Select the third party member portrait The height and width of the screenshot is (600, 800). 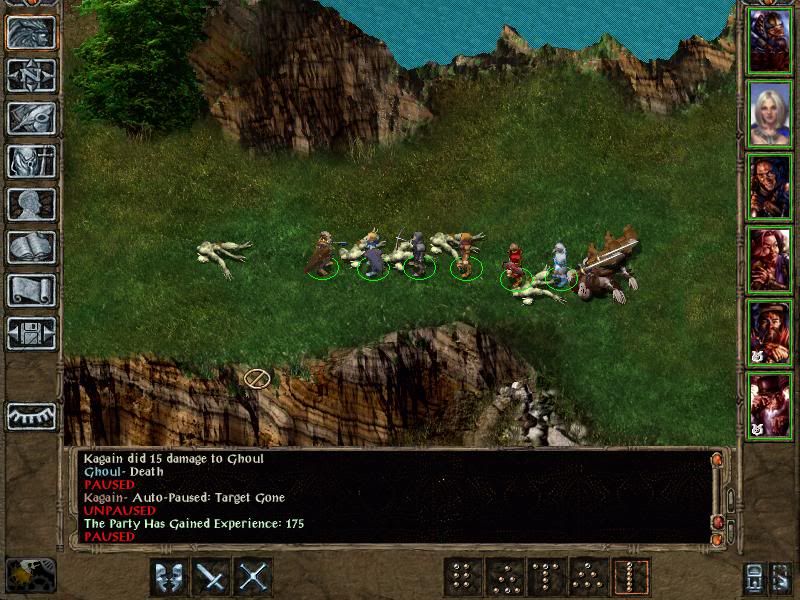coord(769,187)
